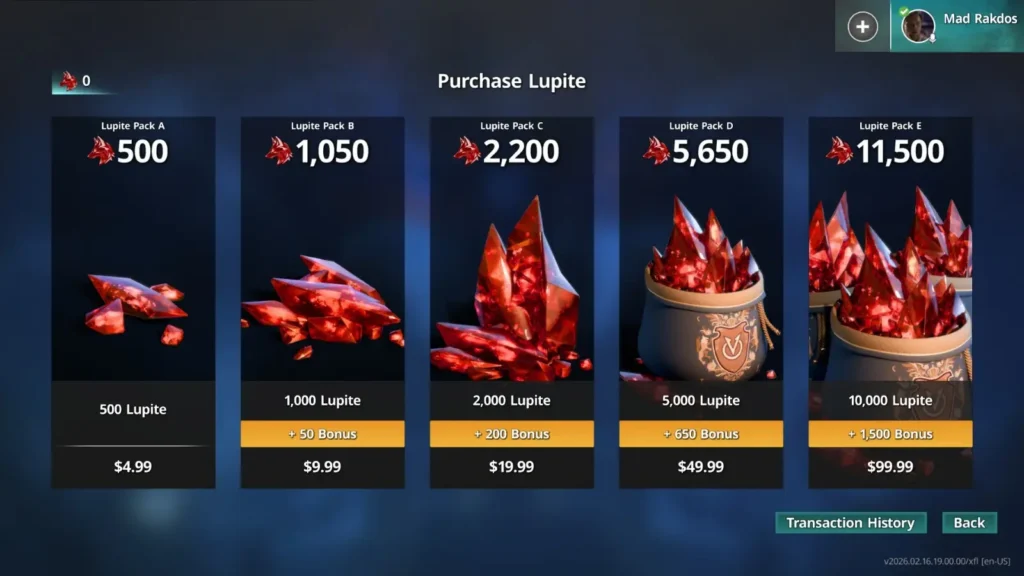1024x576 pixels.
Task: Open the Mad Rakdos player profile
Action: coord(956,26)
